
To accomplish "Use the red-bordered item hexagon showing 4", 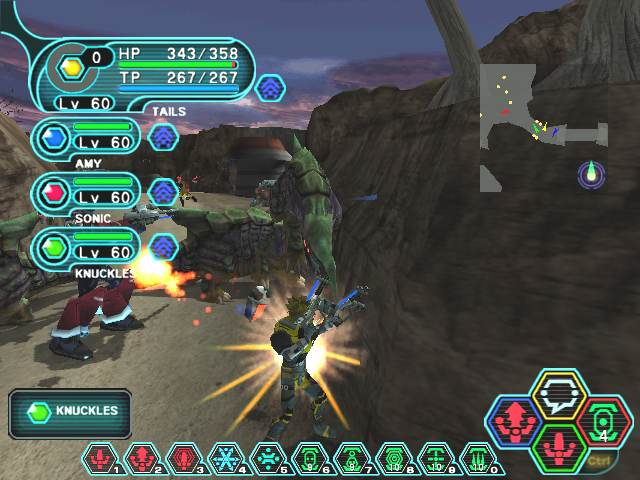I will point(605,420).
